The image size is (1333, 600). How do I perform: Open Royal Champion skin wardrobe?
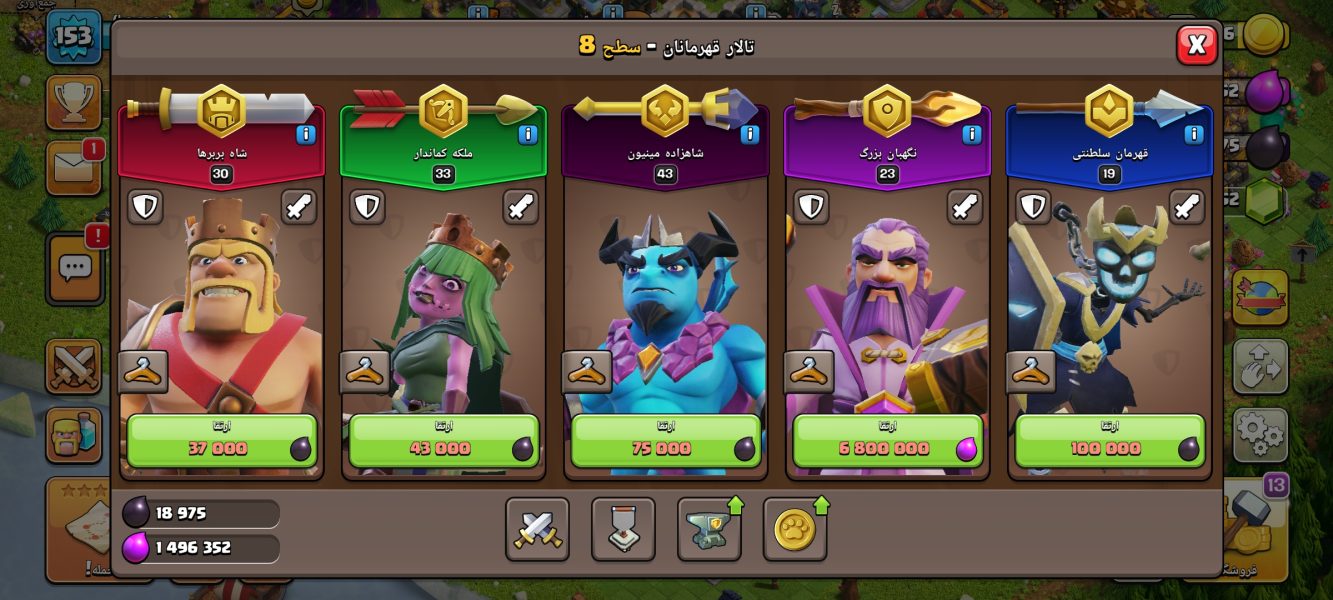coord(1031,372)
